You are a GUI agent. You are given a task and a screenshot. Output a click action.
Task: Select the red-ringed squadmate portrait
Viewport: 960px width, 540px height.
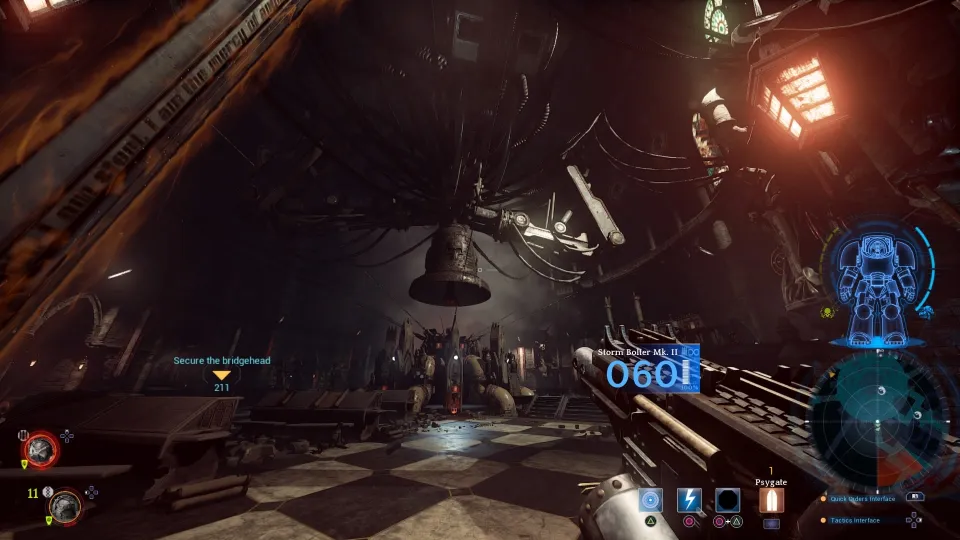(42, 448)
